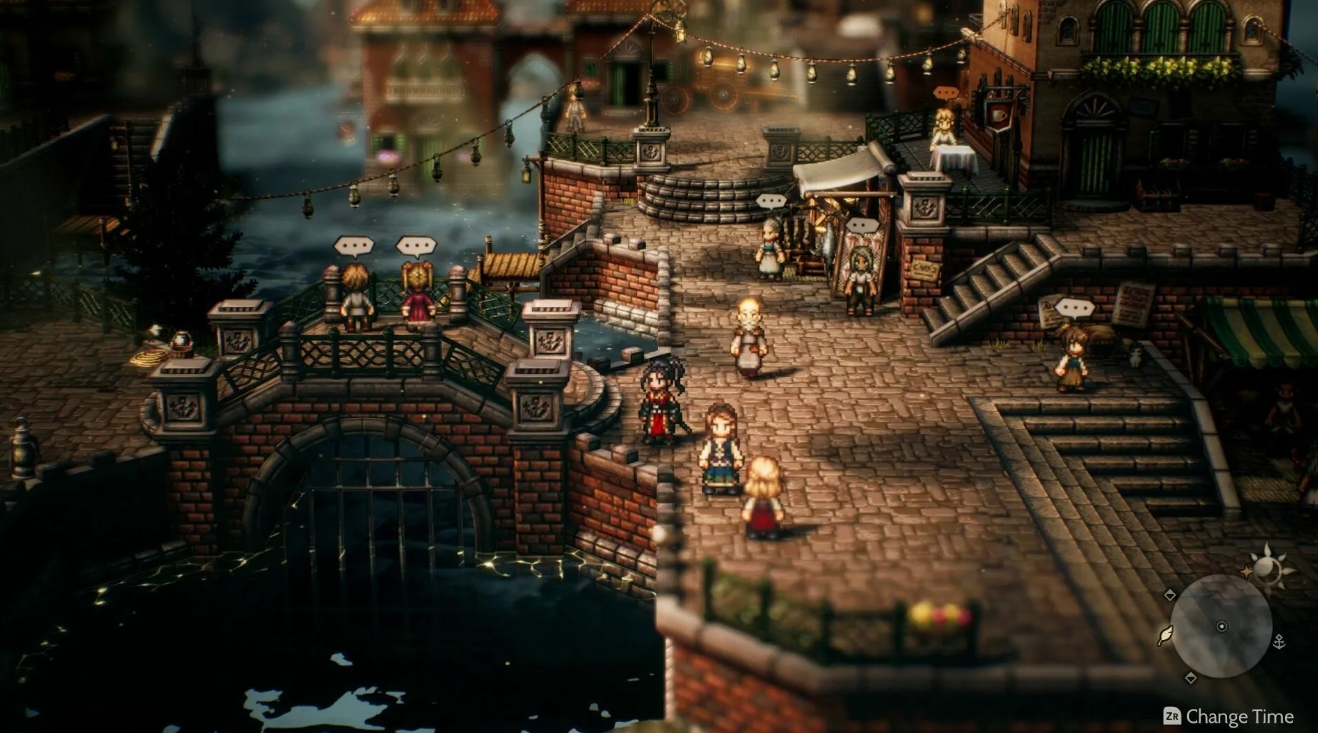Expand the speech bubble above the right bridge child

(x=417, y=245)
